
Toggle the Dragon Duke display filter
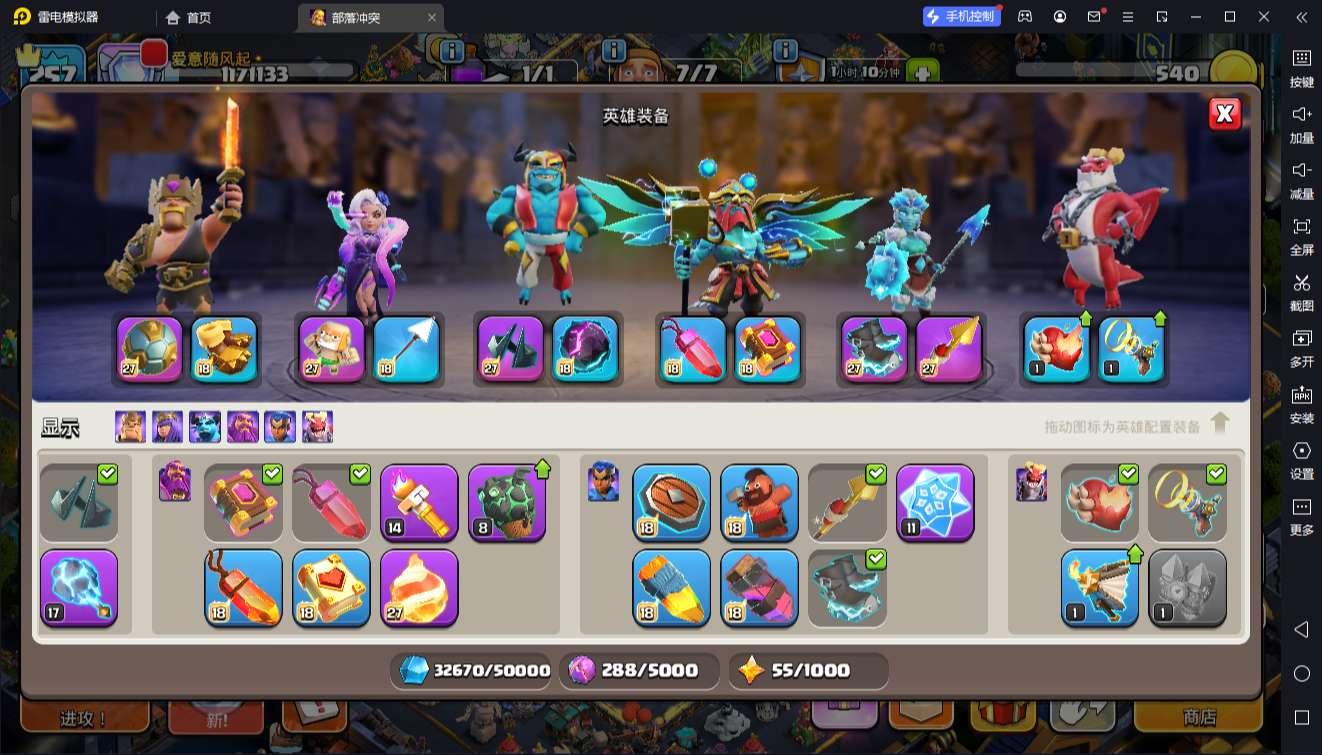click(318, 427)
